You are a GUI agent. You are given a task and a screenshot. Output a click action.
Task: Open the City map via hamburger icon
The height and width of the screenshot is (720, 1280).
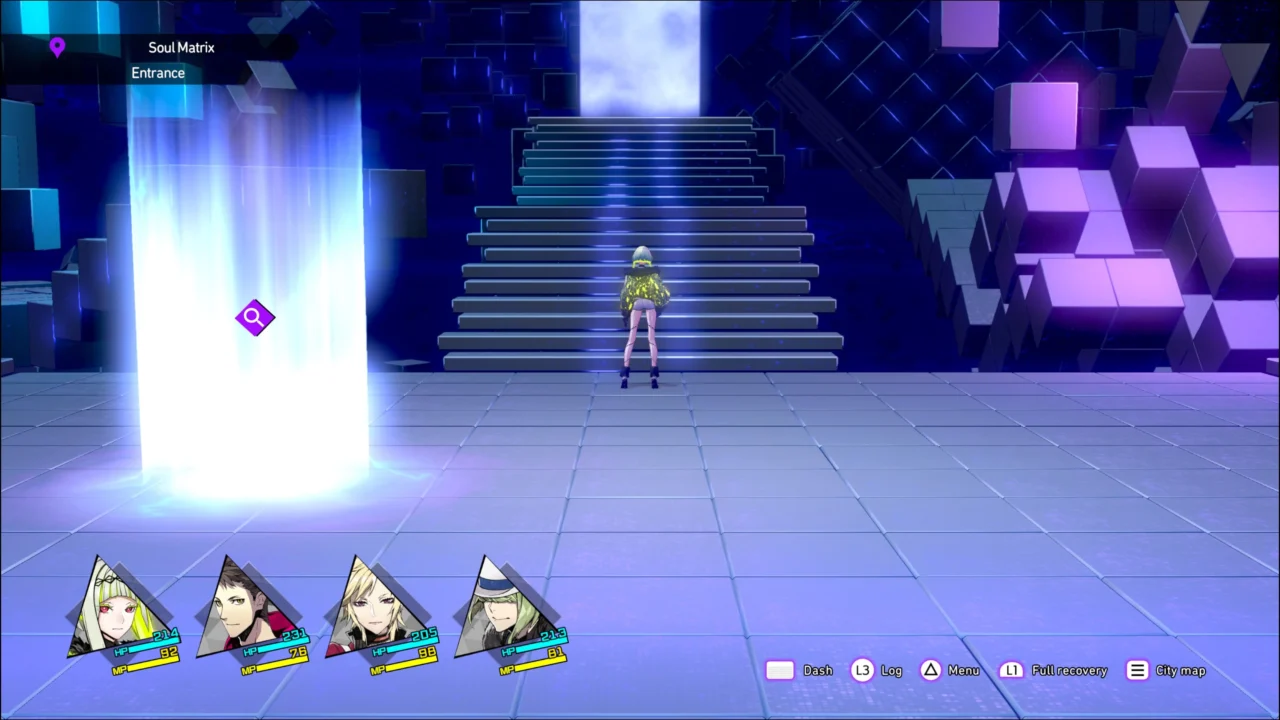pyautogui.click(x=1137, y=670)
